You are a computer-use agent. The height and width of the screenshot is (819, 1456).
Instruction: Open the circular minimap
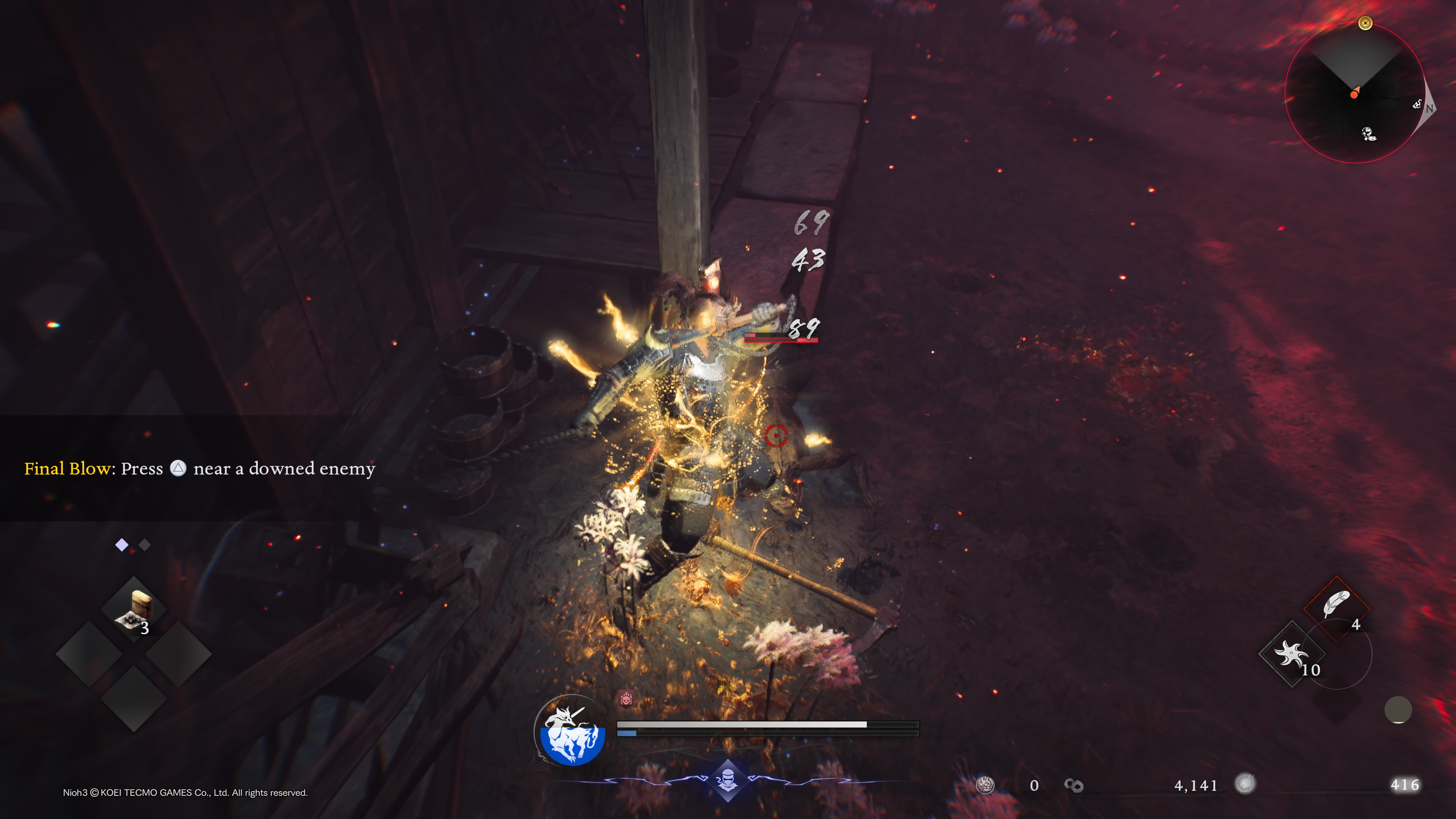(1354, 94)
